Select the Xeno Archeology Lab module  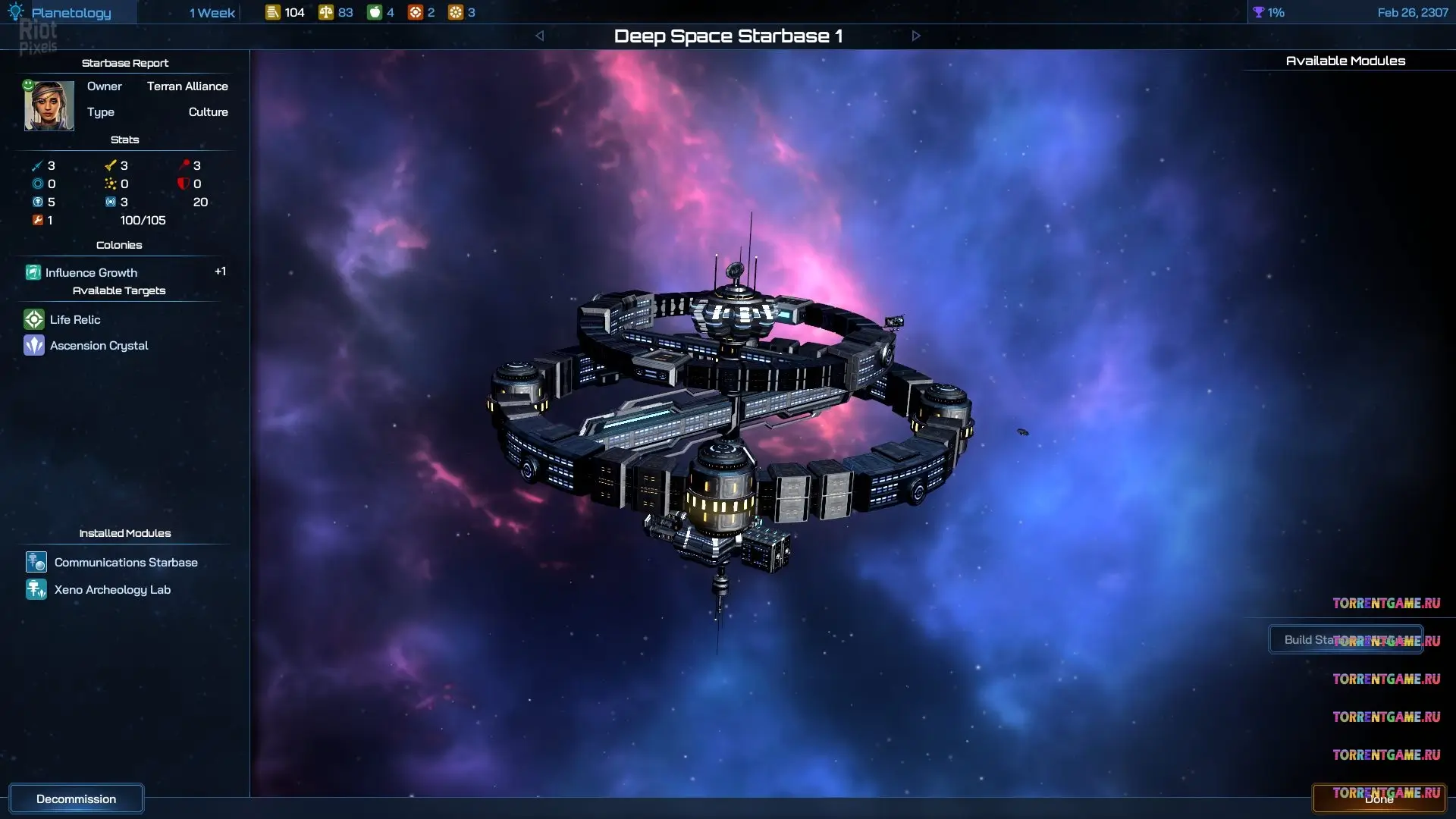pyautogui.click(x=112, y=590)
